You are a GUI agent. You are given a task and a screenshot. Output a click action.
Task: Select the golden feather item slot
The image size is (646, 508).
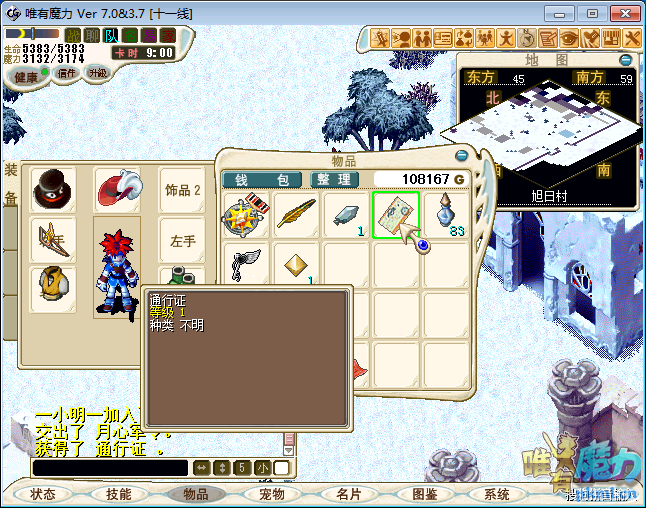(x=296, y=216)
